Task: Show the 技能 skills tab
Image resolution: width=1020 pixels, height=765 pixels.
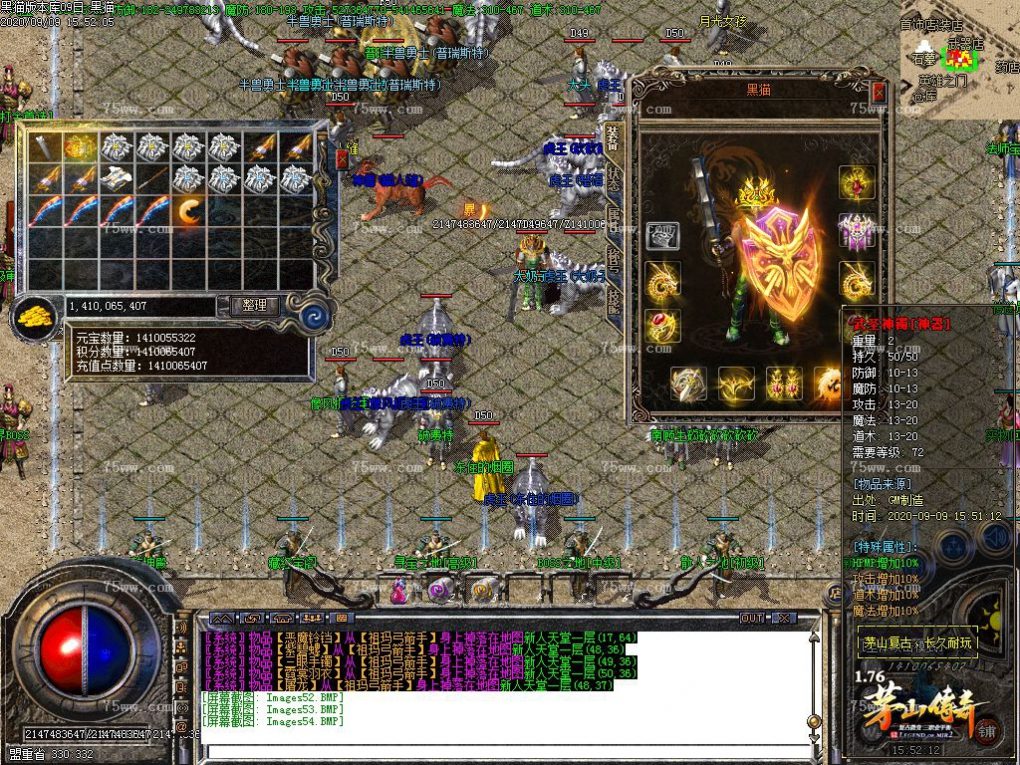Action: point(614,303)
